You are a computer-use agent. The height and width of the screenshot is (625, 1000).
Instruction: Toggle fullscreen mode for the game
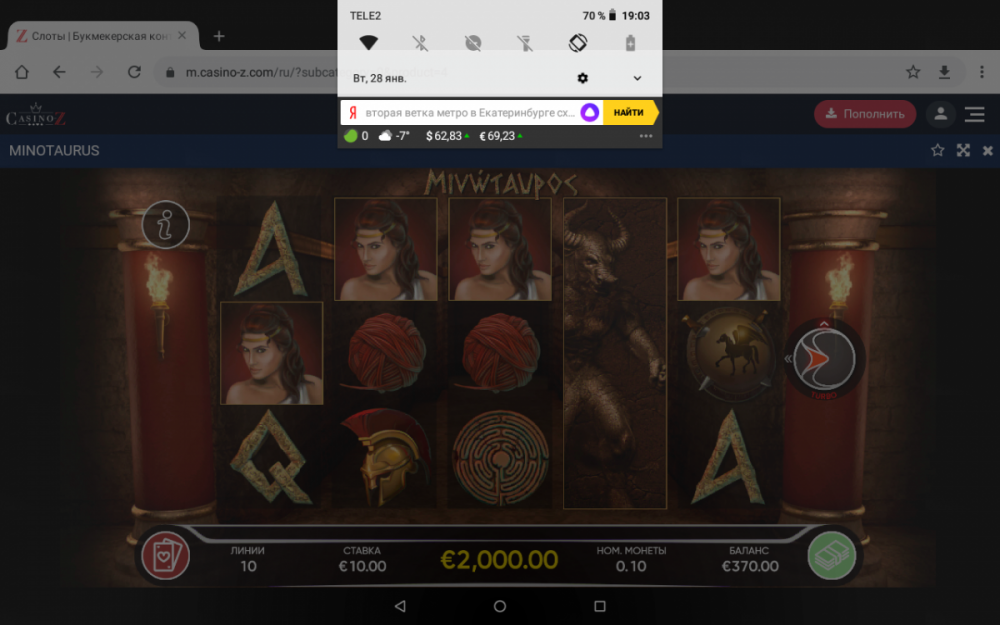pyautogui.click(x=963, y=151)
